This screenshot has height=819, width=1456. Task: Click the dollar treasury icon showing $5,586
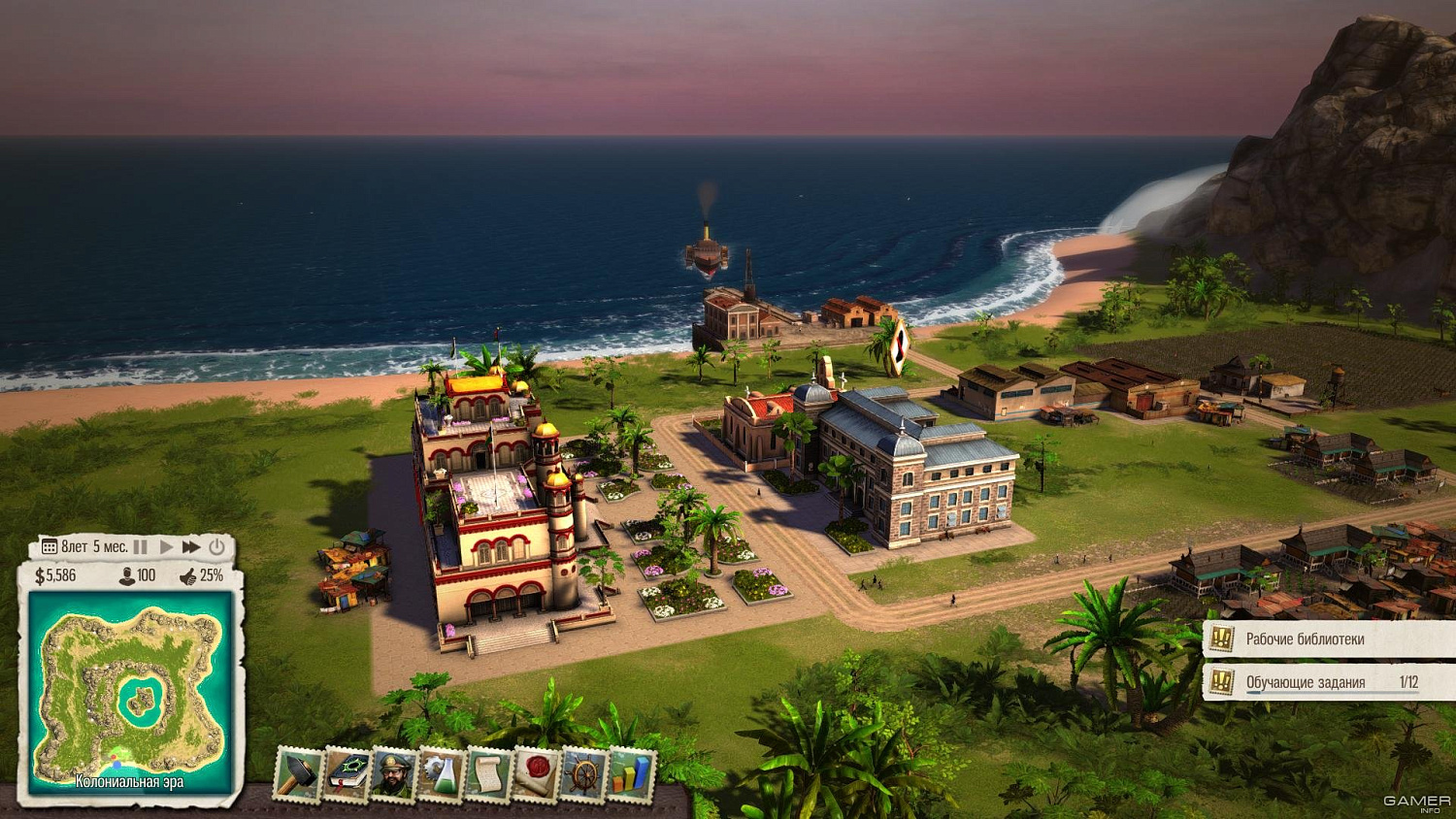point(41,575)
